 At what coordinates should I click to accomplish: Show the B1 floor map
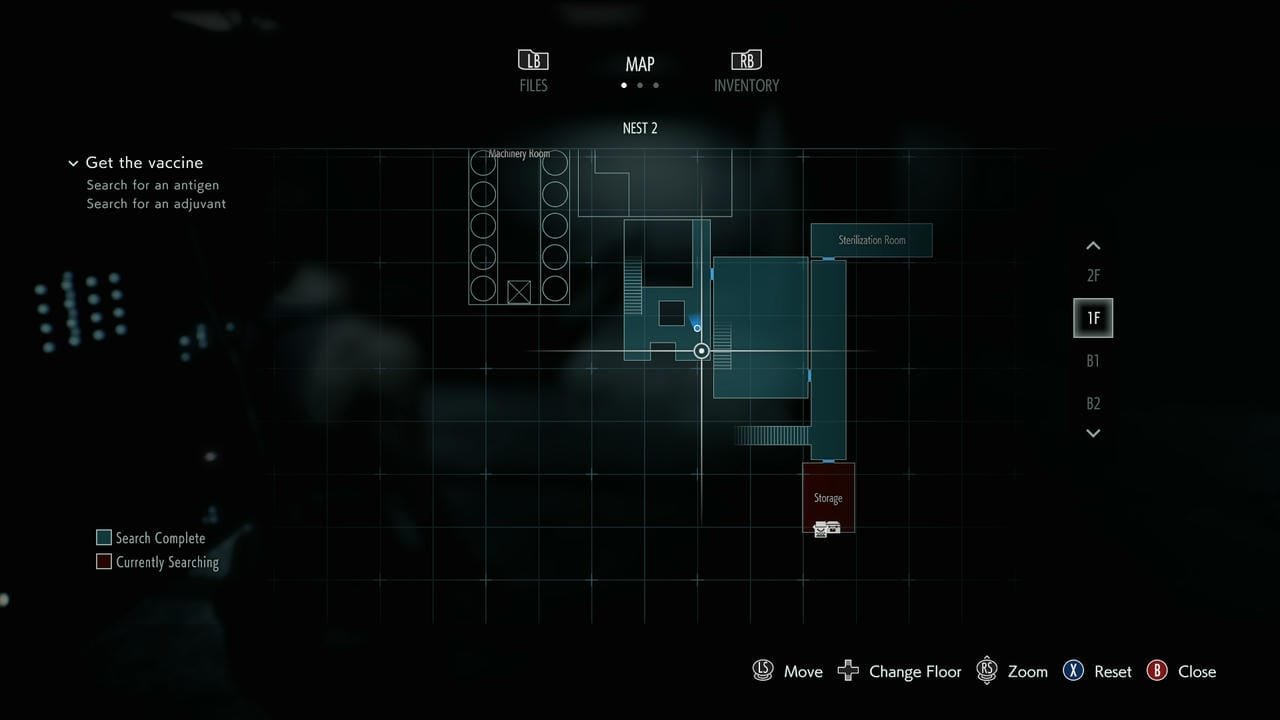tap(1093, 361)
